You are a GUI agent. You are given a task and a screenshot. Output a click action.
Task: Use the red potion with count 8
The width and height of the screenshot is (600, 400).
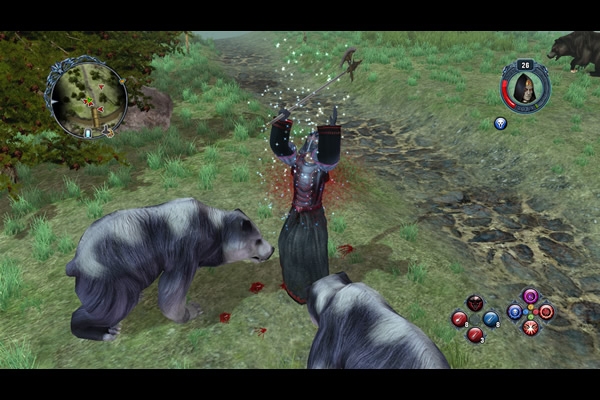[459, 319]
